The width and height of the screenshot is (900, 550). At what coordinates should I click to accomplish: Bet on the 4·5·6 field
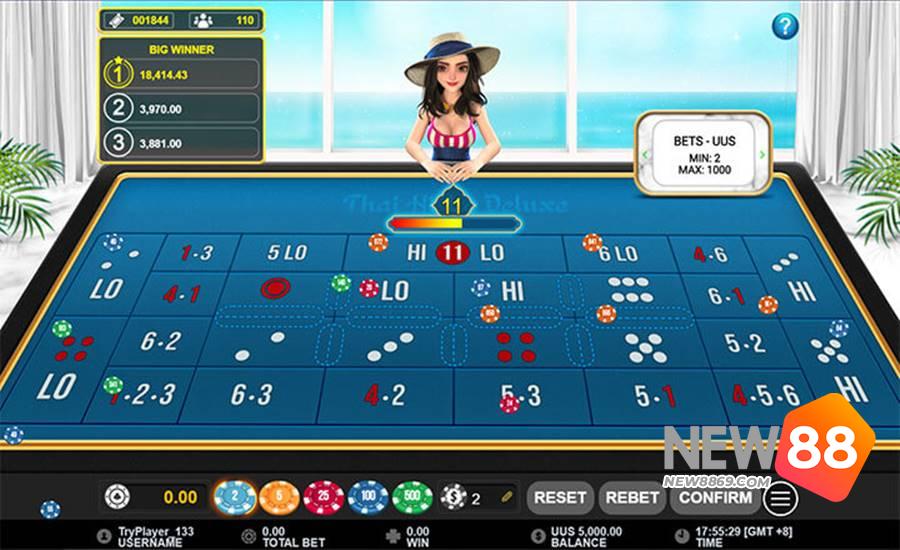[x=765, y=395]
